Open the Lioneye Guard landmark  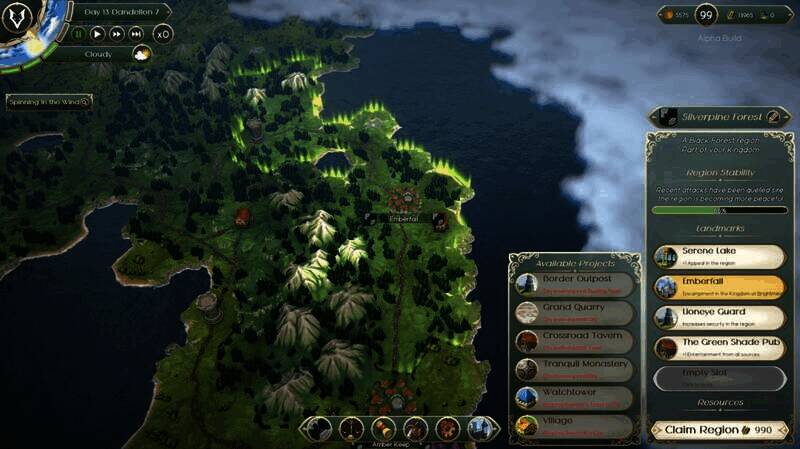[719, 317]
